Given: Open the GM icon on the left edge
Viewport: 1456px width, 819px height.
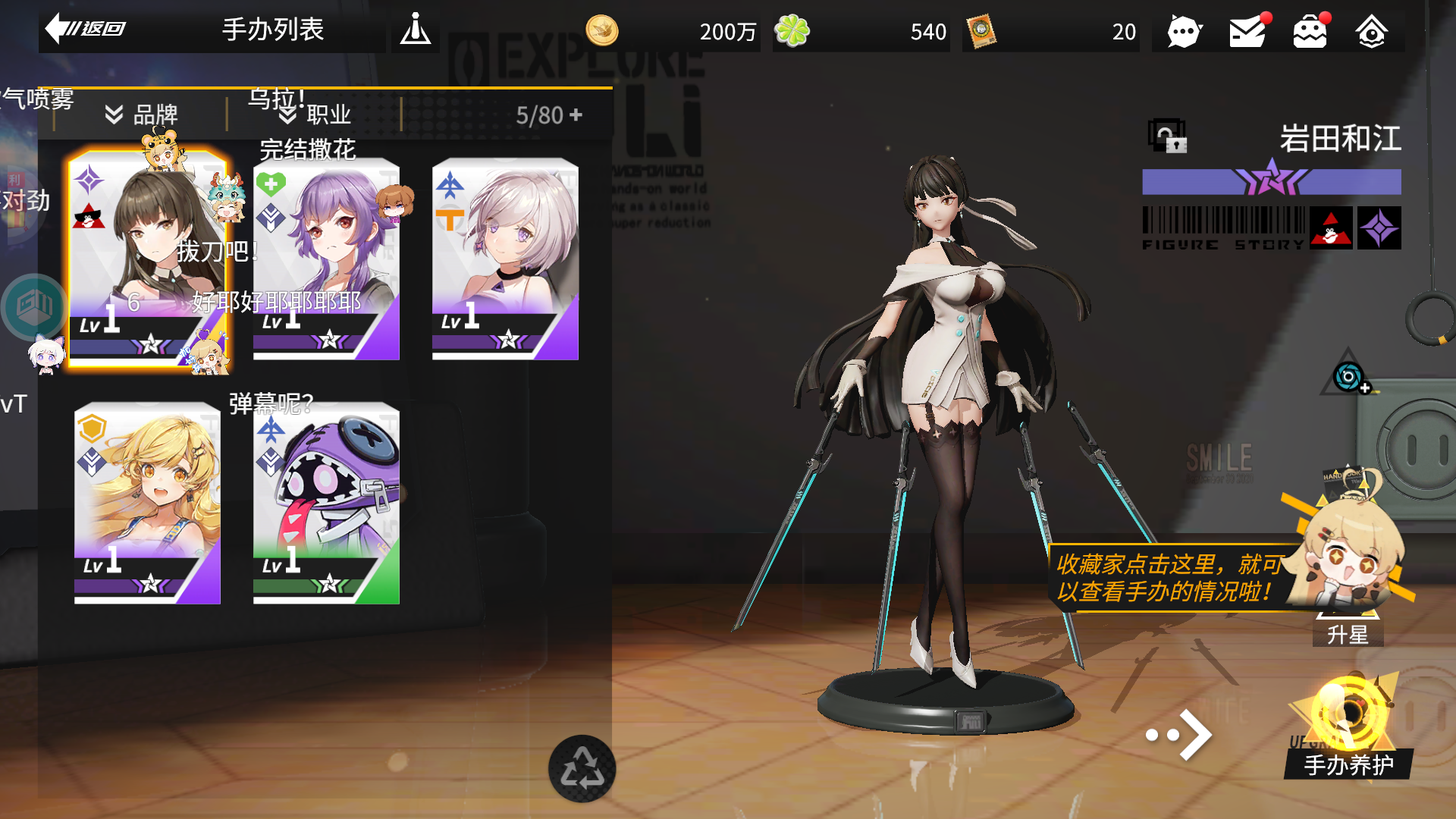Looking at the screenshot, I should (x=33, y=306).
